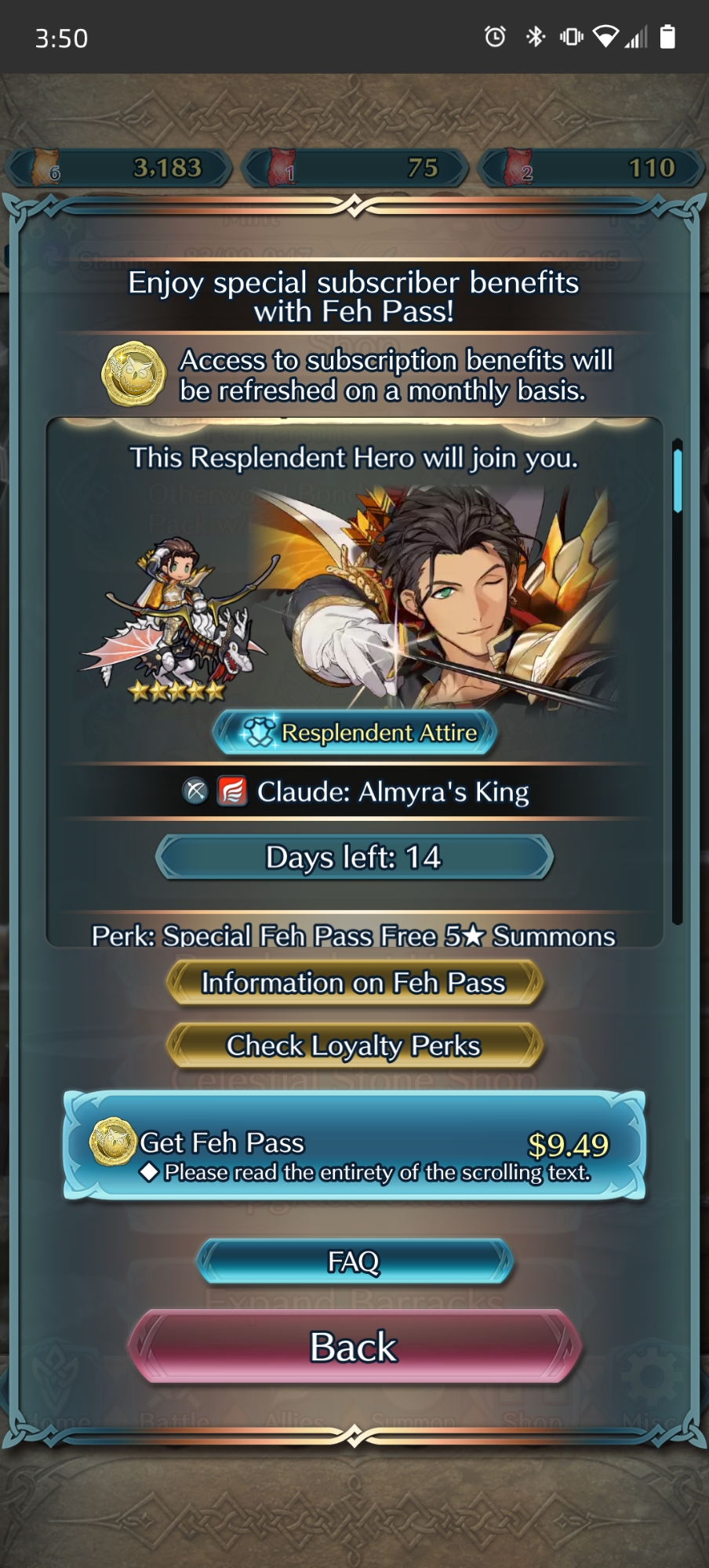709x1568 pixels.
Task: Purchase Get Feh Pass for $9.49
Action: click(x=354, y=1145)
